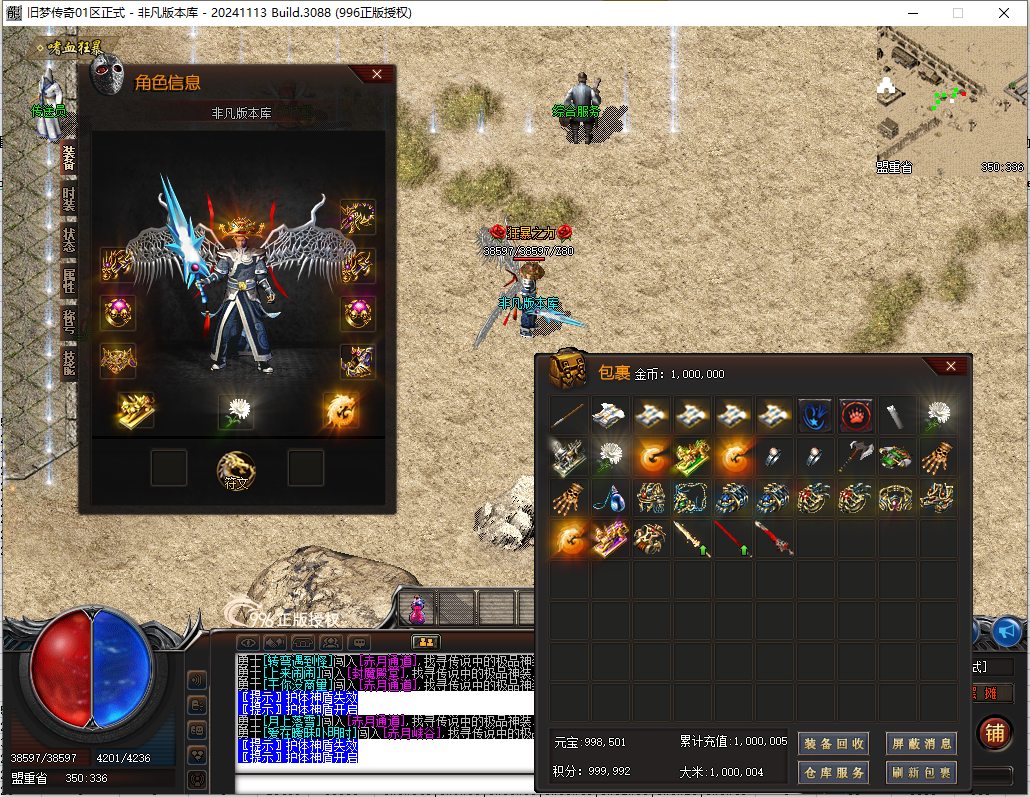Select the blue teardrop necklace in bag

(608, 497)
